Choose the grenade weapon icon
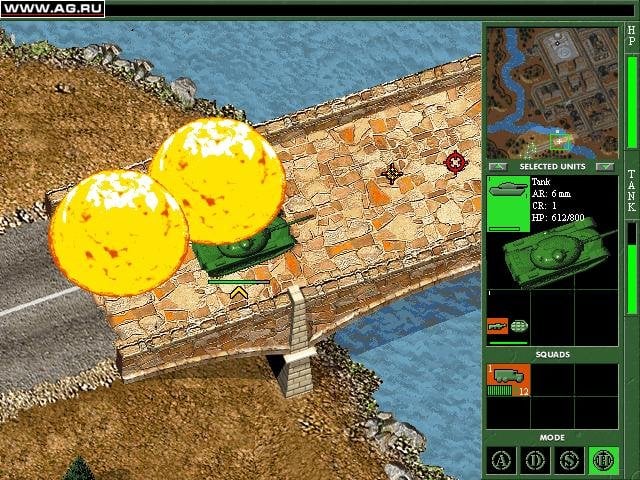640x480 pixels. coord(518,326)
